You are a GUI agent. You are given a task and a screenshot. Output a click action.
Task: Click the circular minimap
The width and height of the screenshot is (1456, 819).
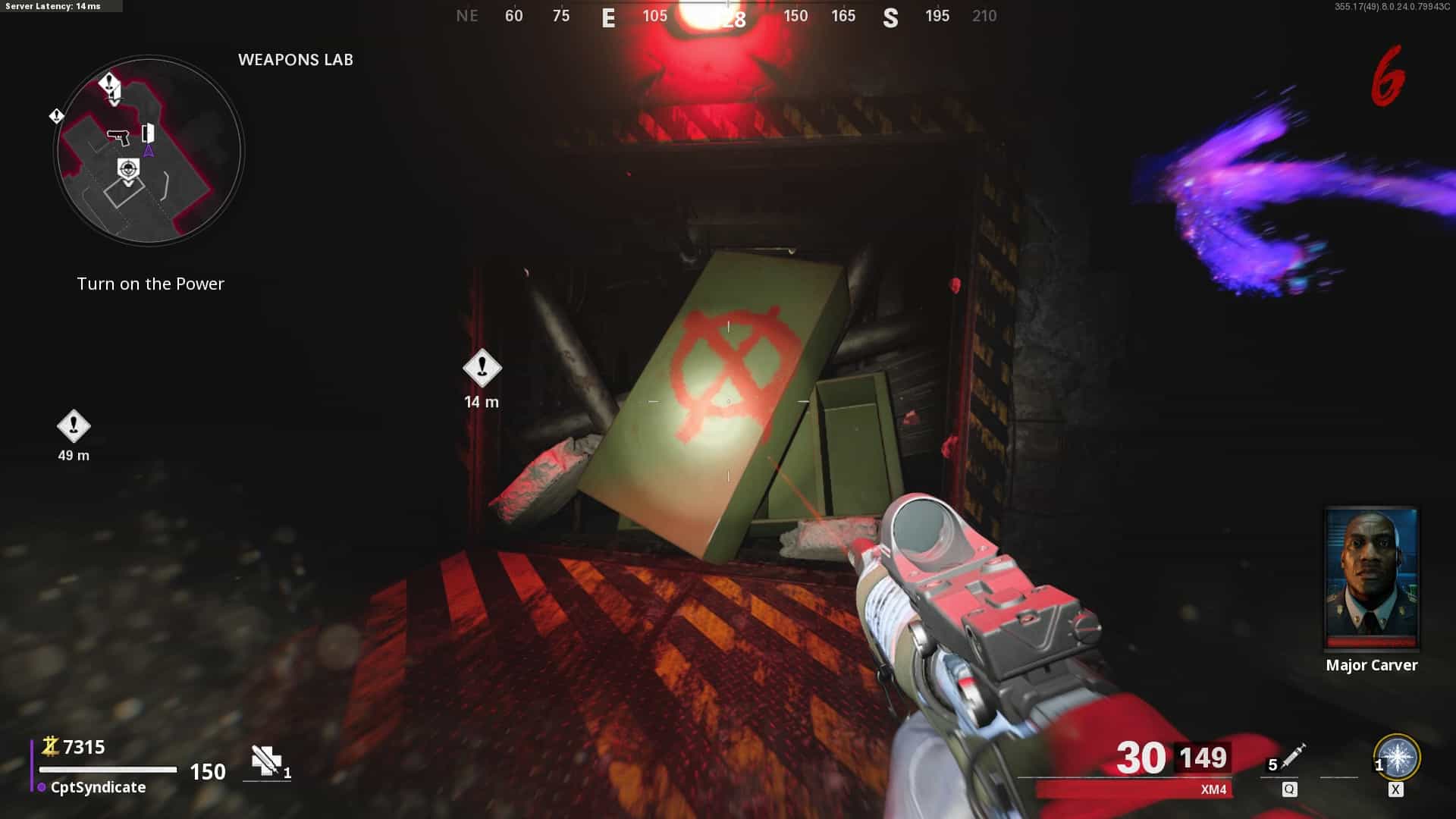tap(149, 151)
